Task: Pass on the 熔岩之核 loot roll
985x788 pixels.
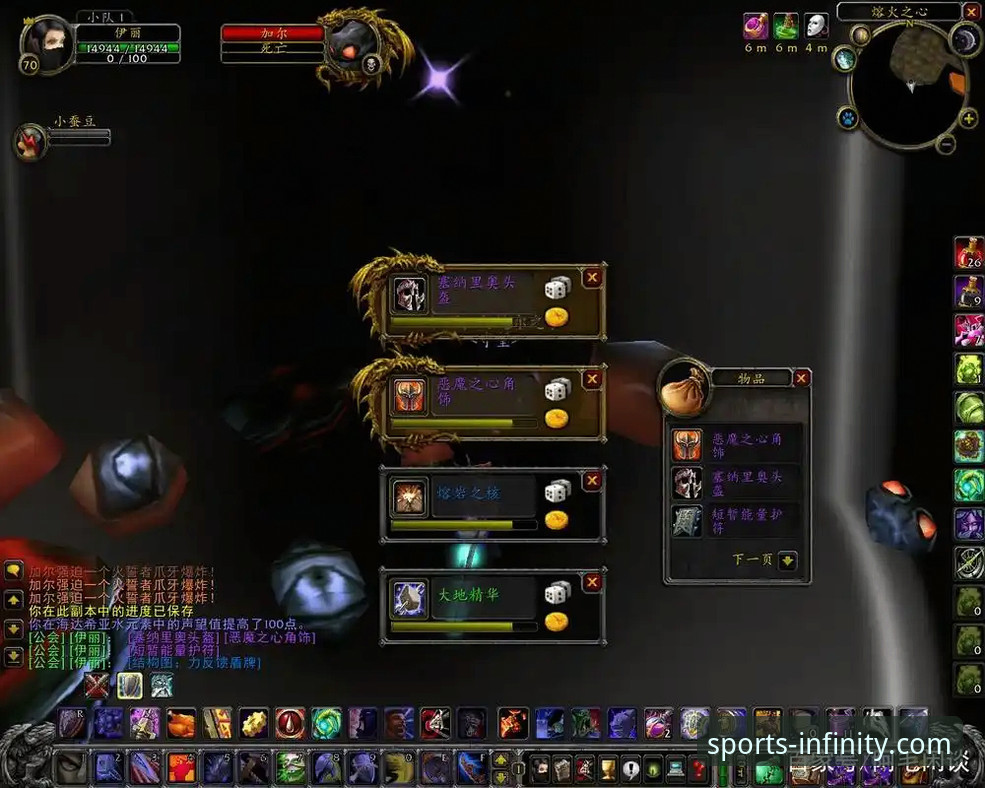Action: coord(592,481)
